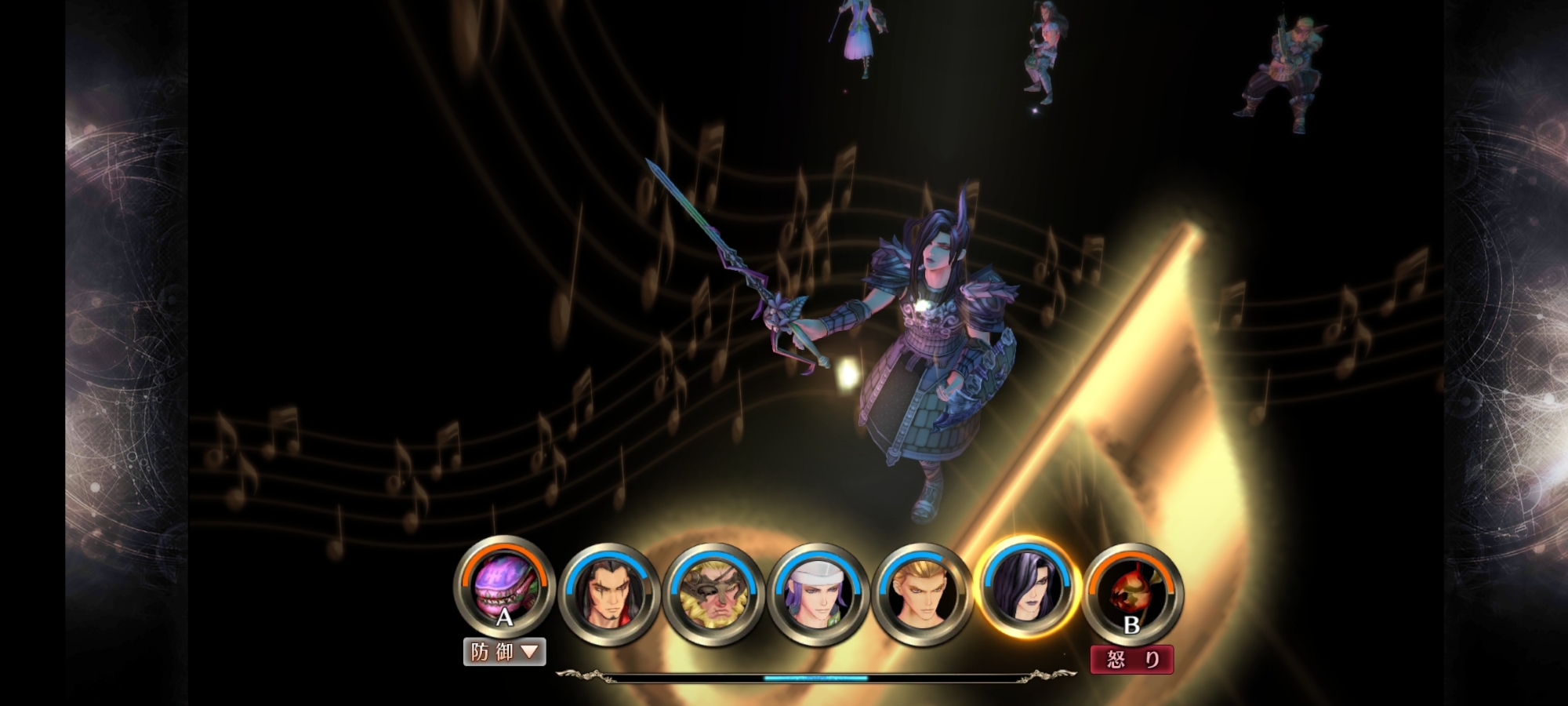This screenshot has height=706, width=1568.
Task: Select enemy B red creature portrait
Action: (1131, 594)
